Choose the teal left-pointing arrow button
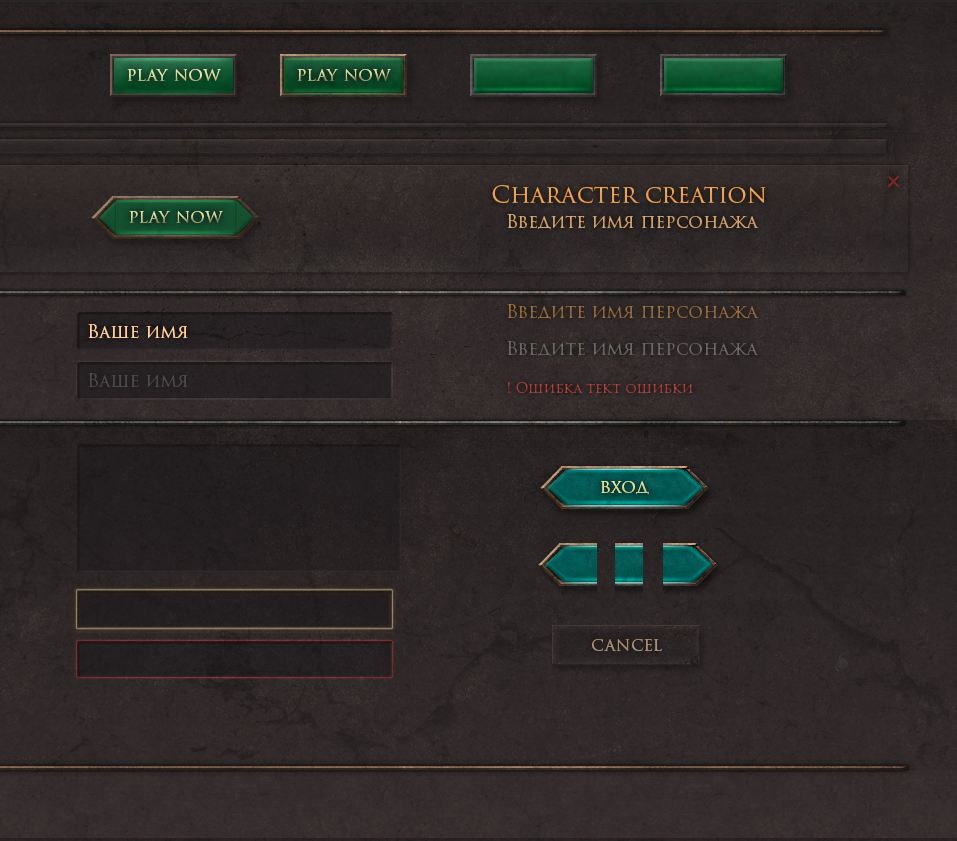Image resolution: width=957 pixels, height=841 pixels. pyautogui.click(x=570, y=565)
